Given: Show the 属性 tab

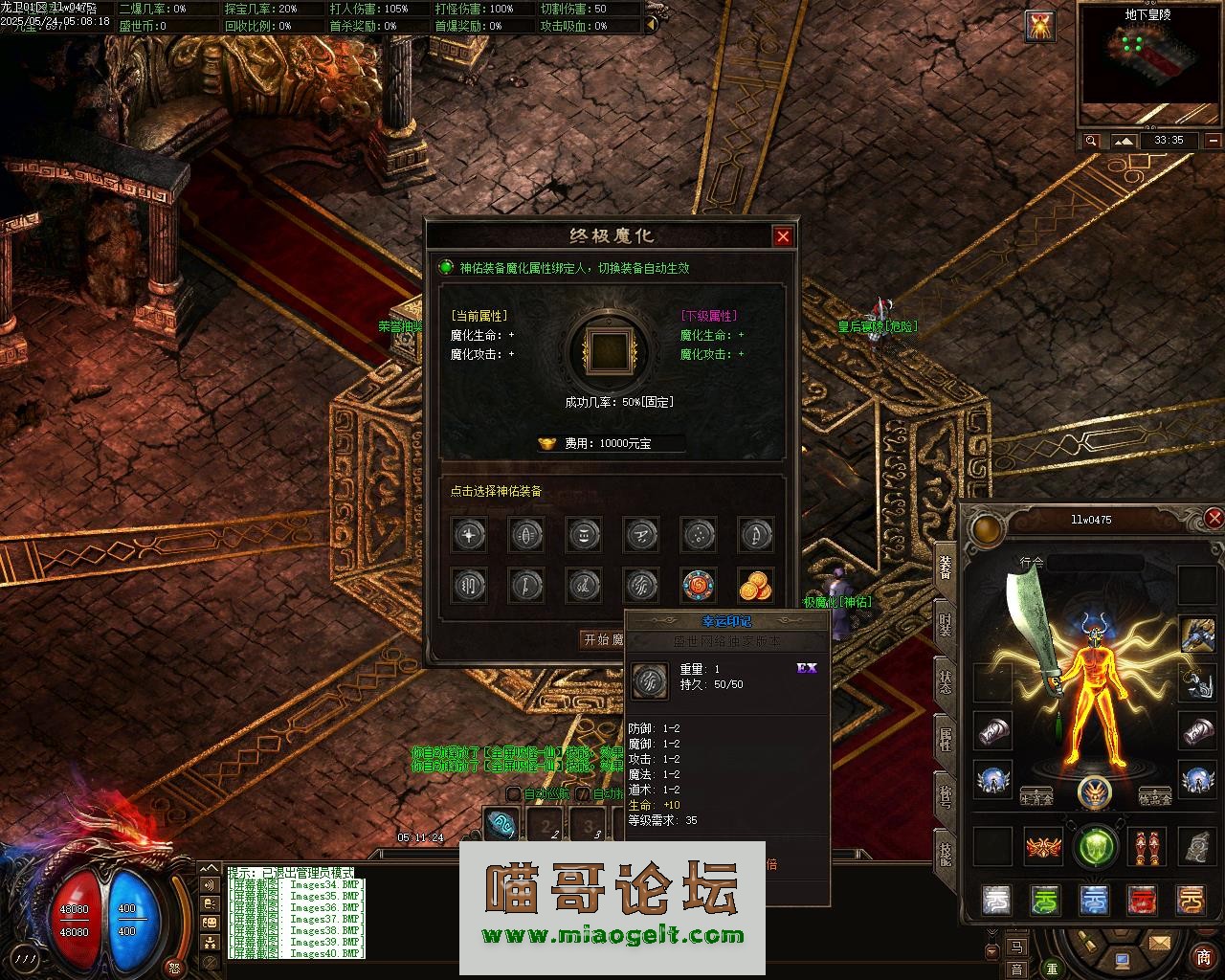Looking at the screenshot, I should [x=946, y=738].
